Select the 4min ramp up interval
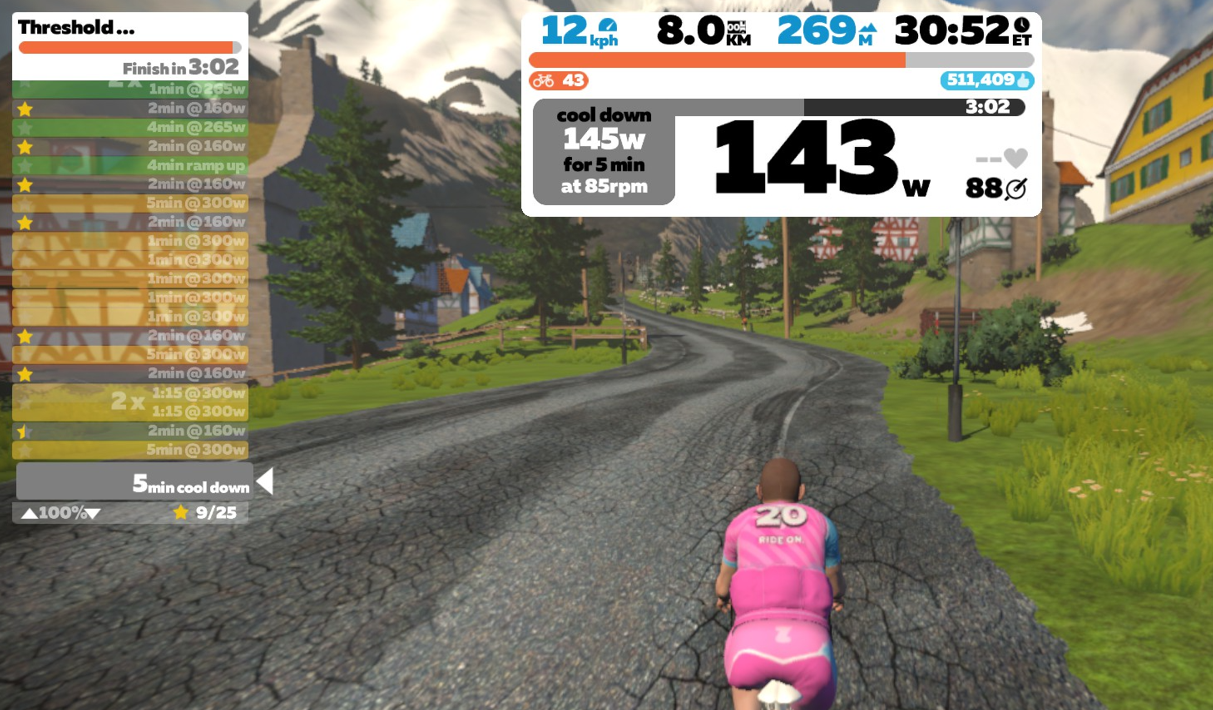 coord(130,165)
